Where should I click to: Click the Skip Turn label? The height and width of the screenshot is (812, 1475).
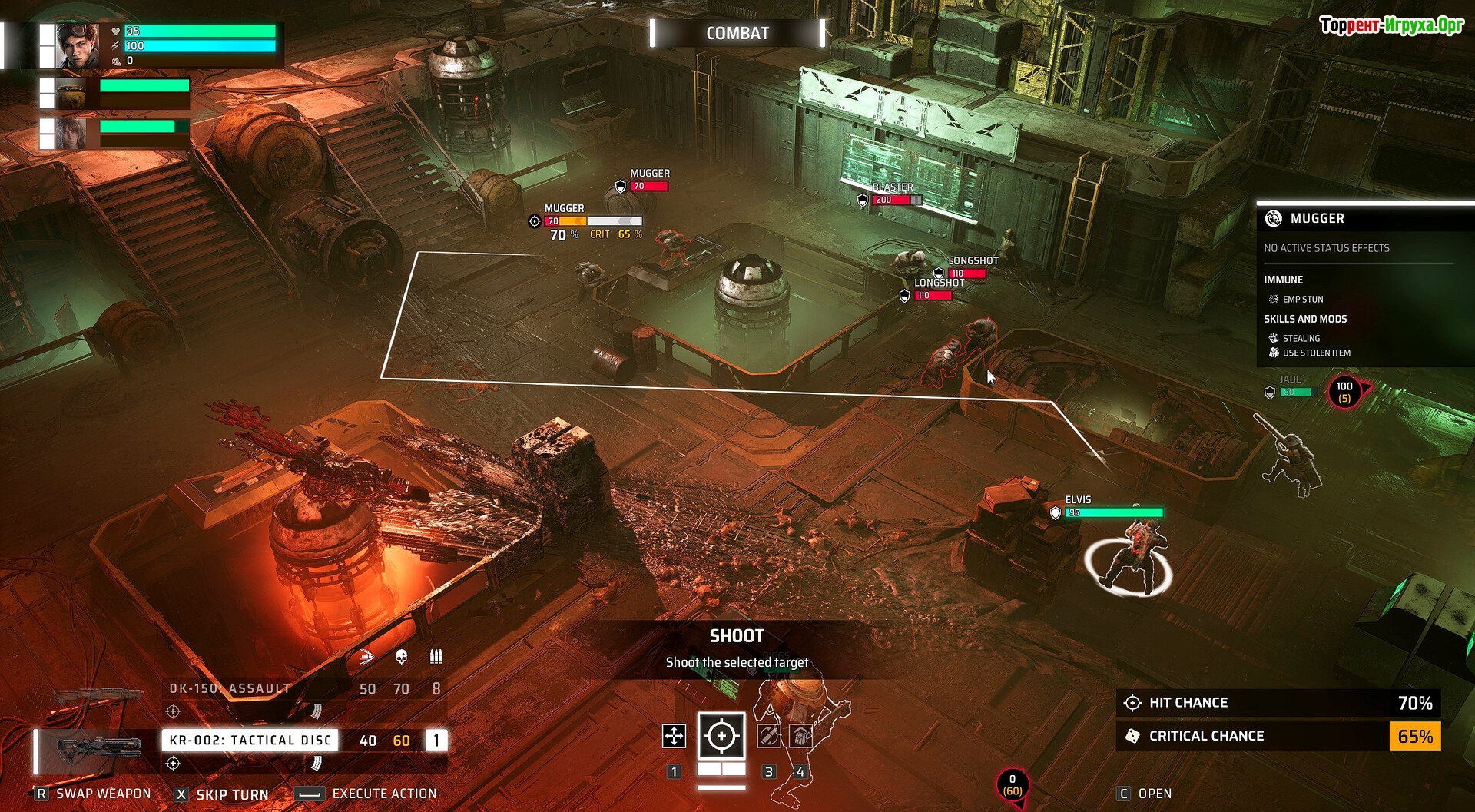(231, 794)
